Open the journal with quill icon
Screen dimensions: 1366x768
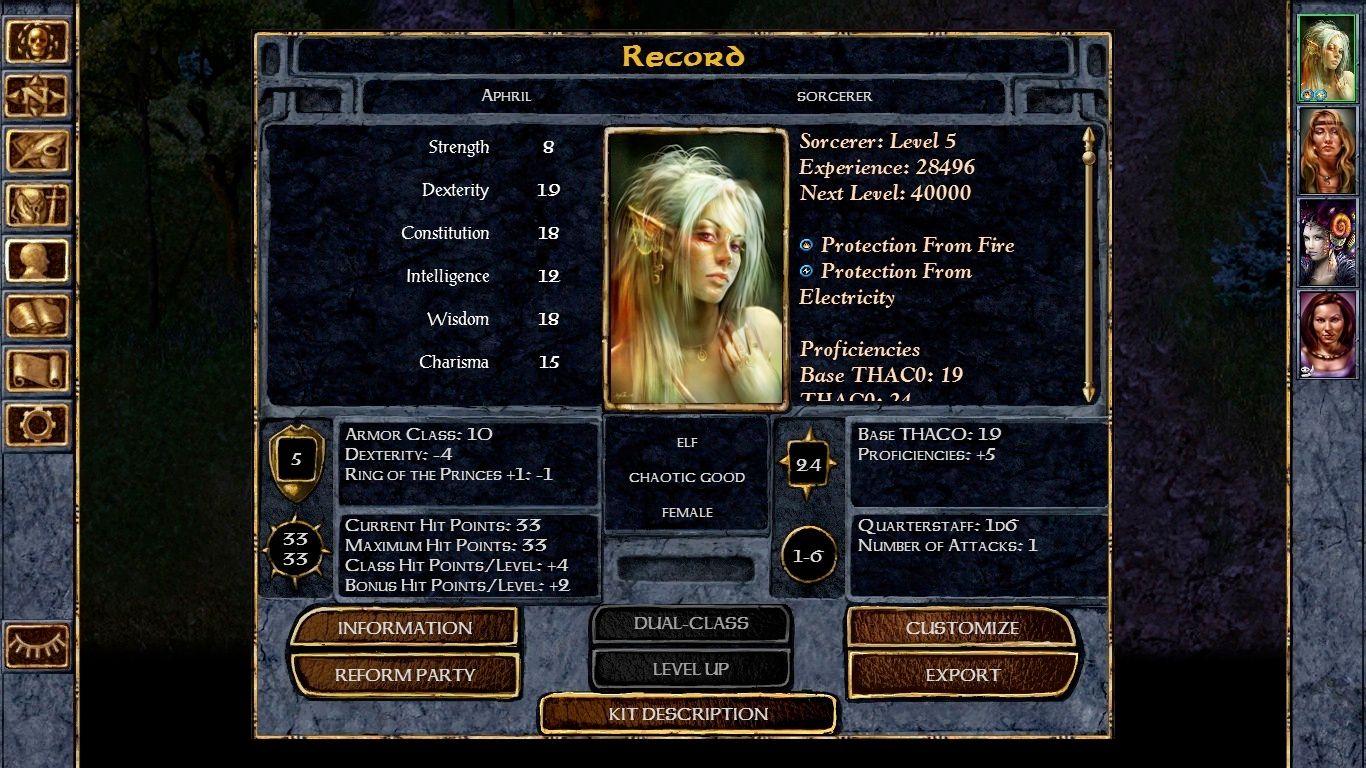point(37,151)
